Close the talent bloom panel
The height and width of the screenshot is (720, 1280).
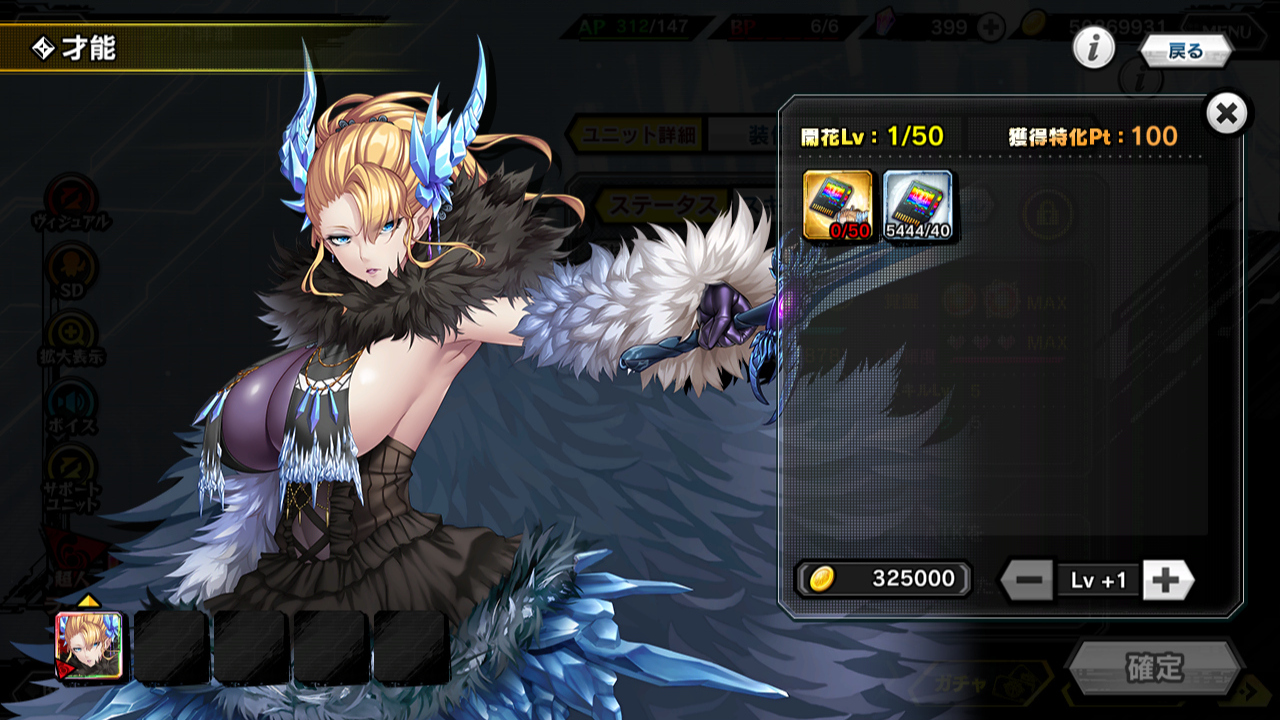click(1227, 114)
